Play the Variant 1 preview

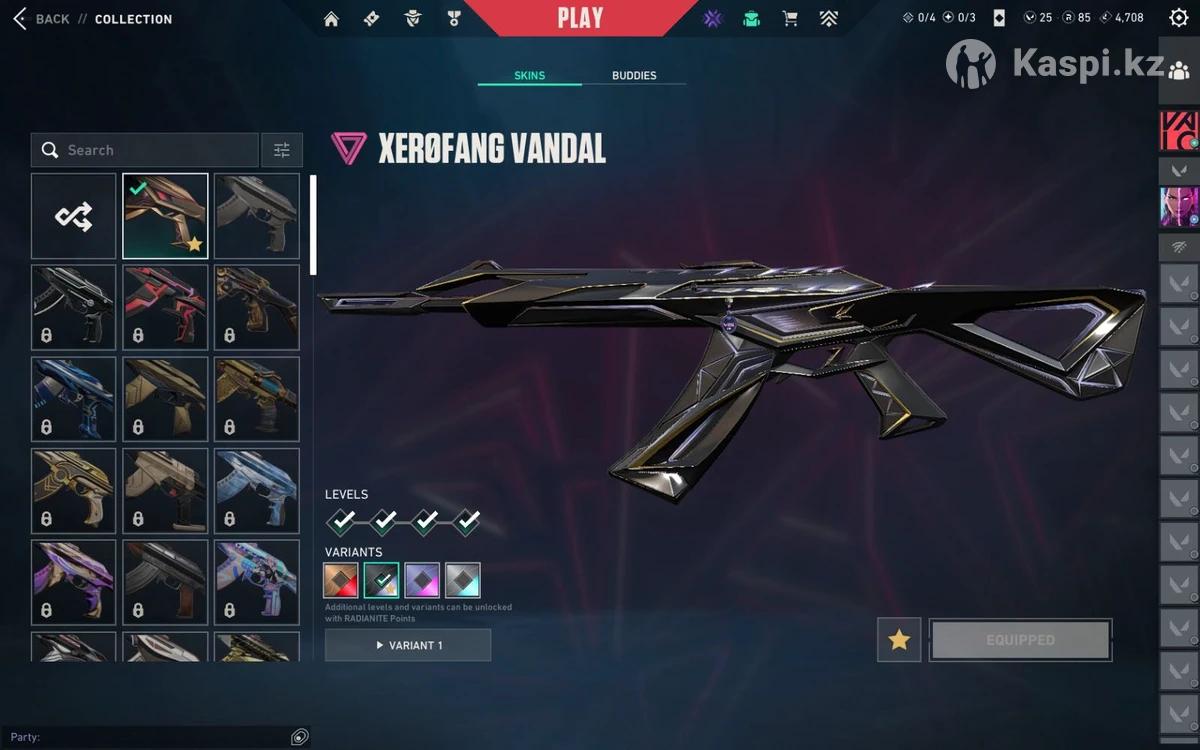pyautogui.click(x=408, y=645)
